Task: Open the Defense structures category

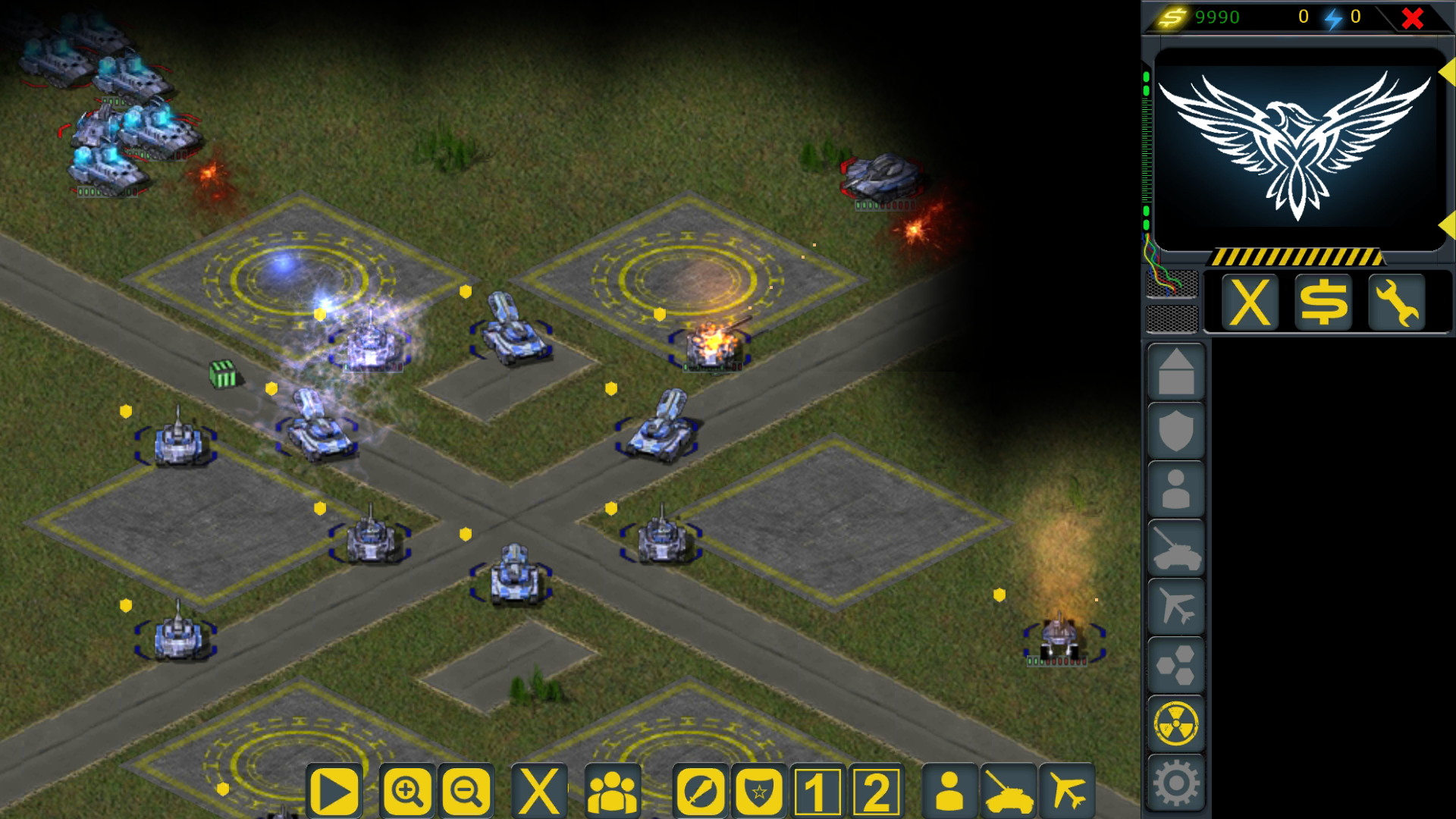Action: pos(1176,428)
